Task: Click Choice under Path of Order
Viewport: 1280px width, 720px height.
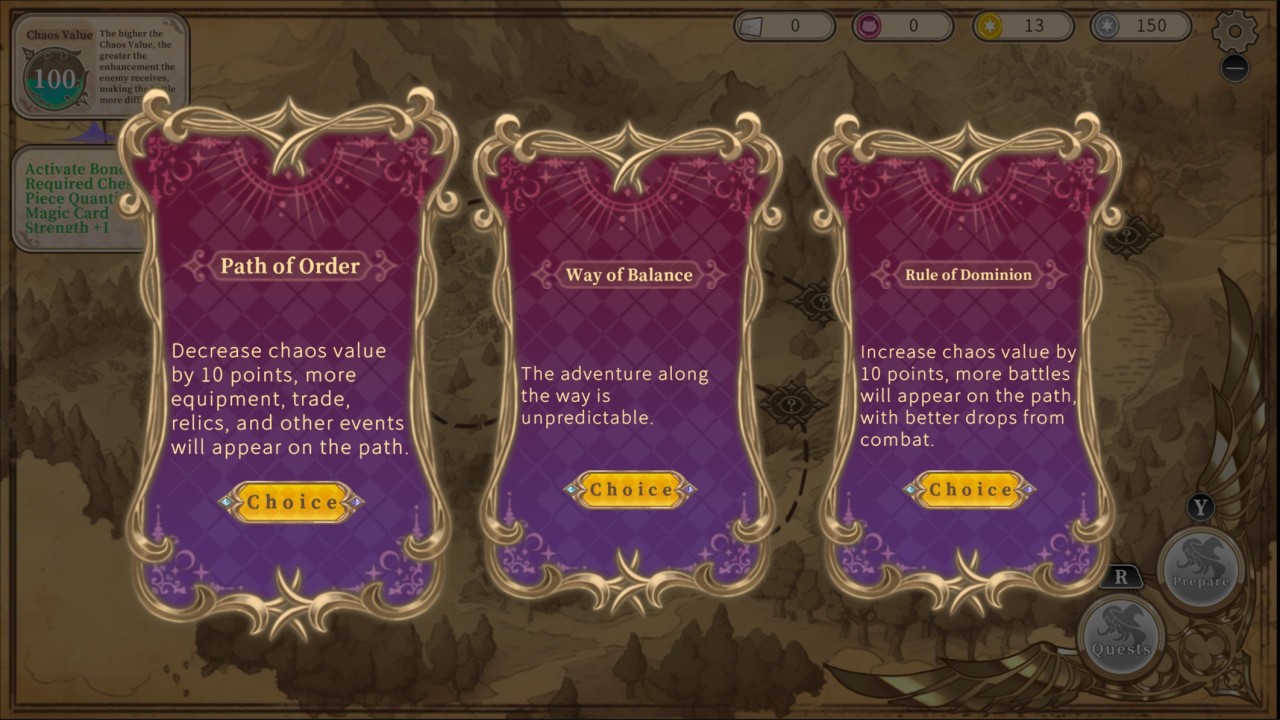Action: [291, 502]
